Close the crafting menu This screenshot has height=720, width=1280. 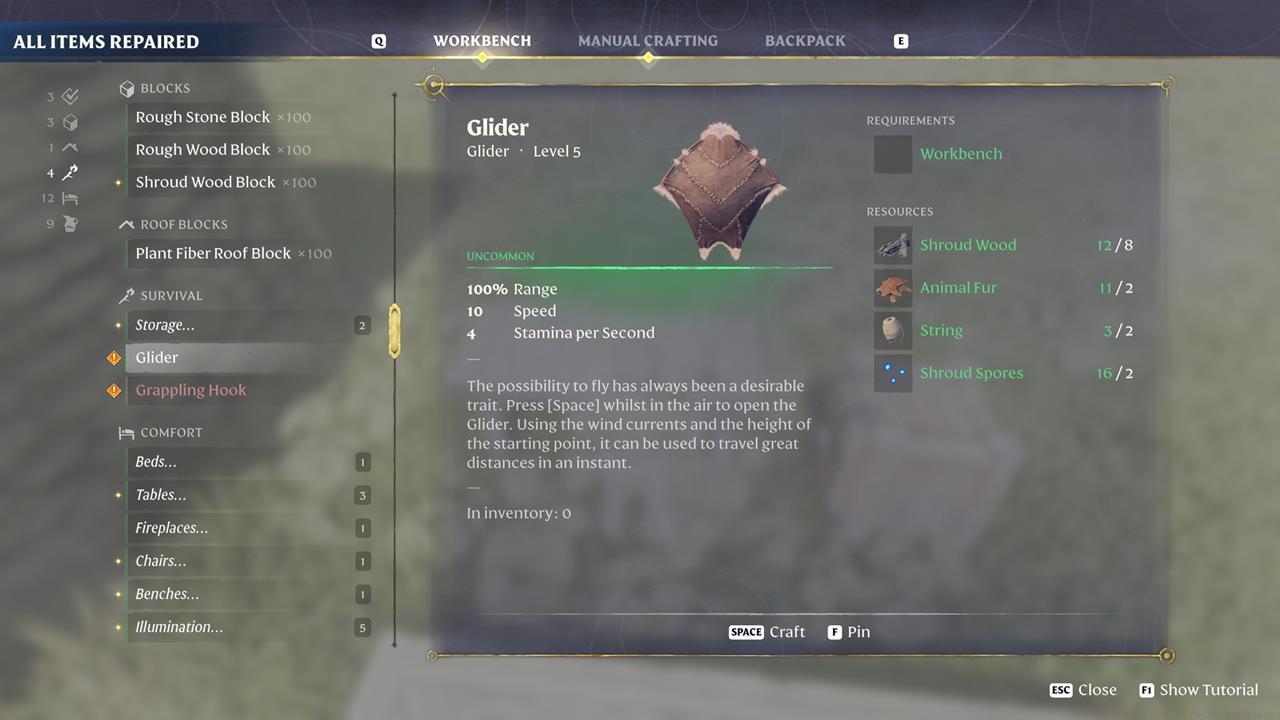pos(1083,690)
